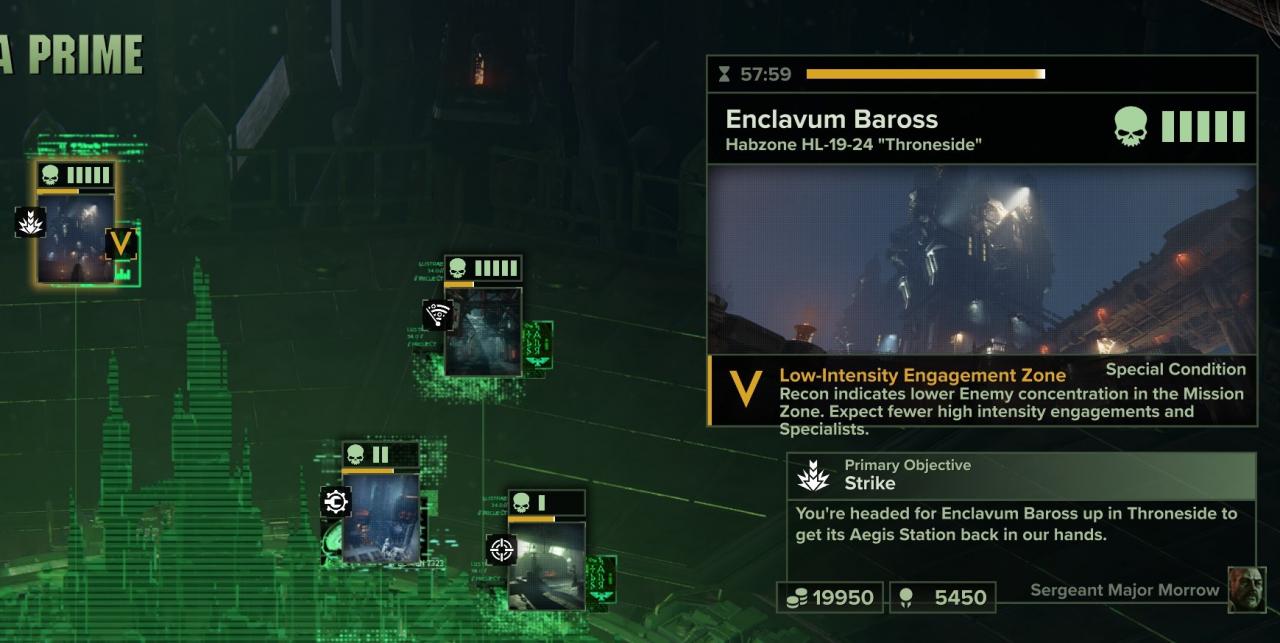1280x643 pixels.
Task: Click the Strike objective icon beside the selected mission
Action: pos(31,222)
